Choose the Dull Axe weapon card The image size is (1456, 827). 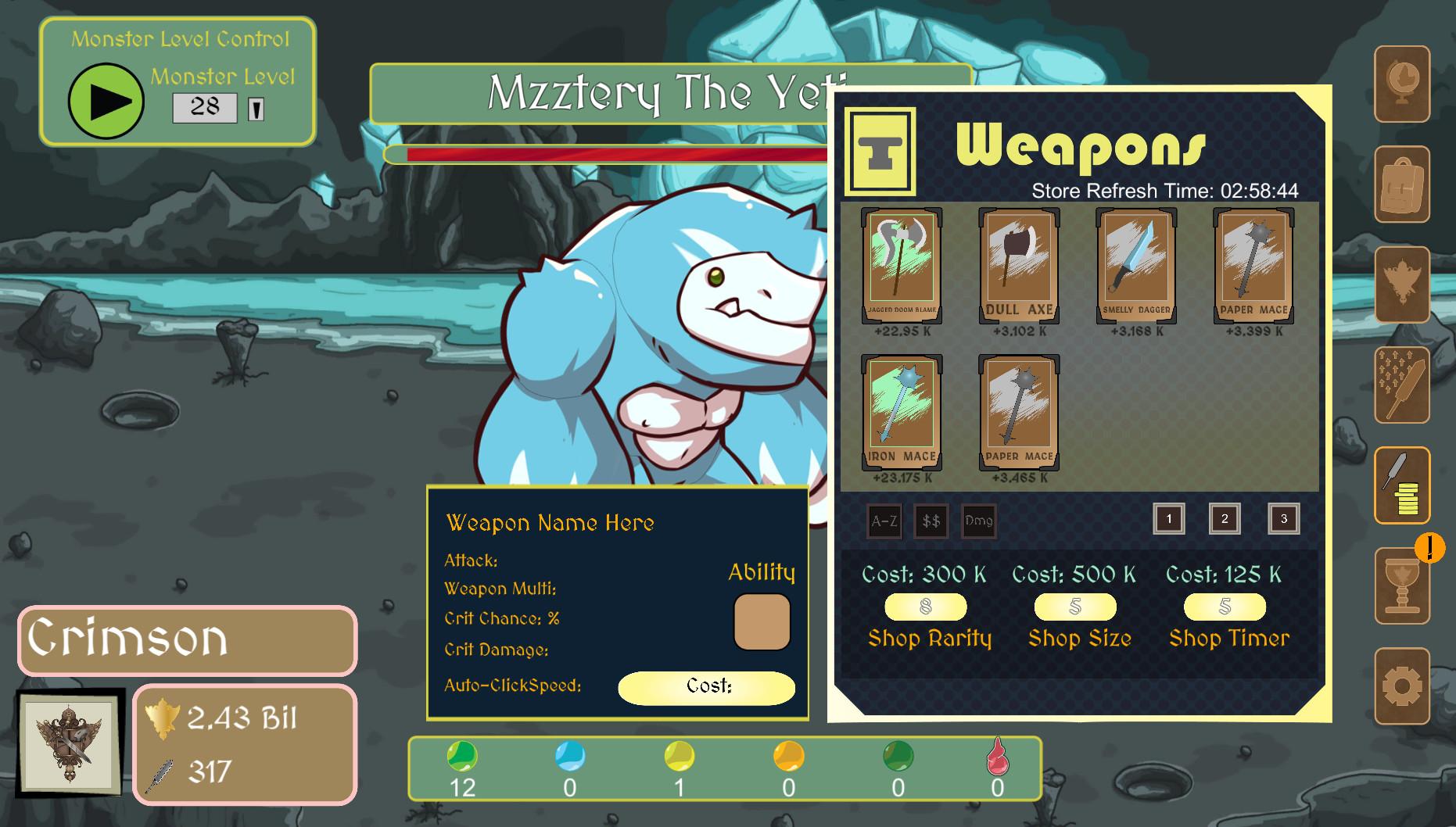tap(1019, 266)
